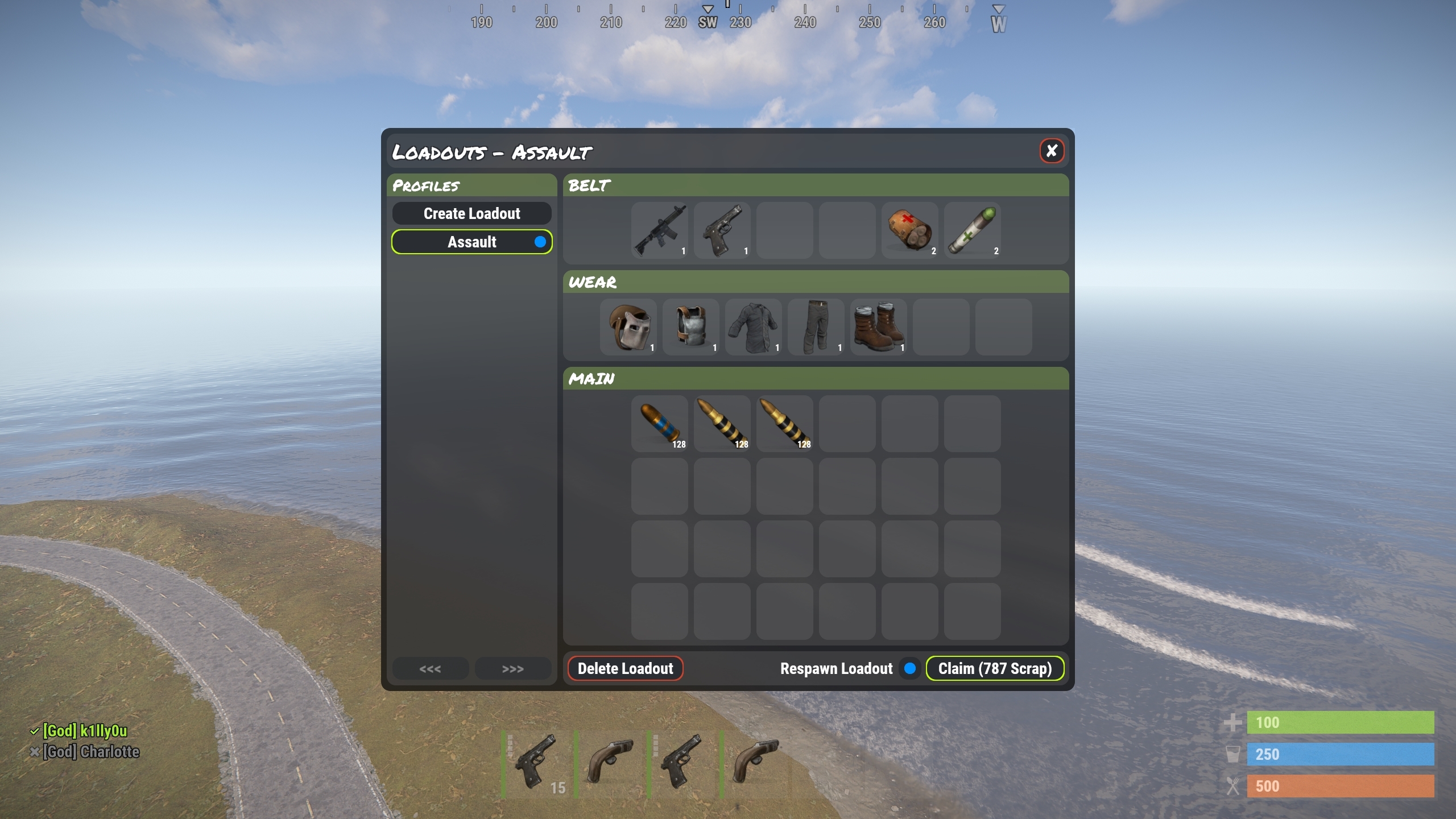Select the blue-striped pistol ammo slot
Image resolution: width=1456 pixels, height=819 pixels.
tap(659, 424)
